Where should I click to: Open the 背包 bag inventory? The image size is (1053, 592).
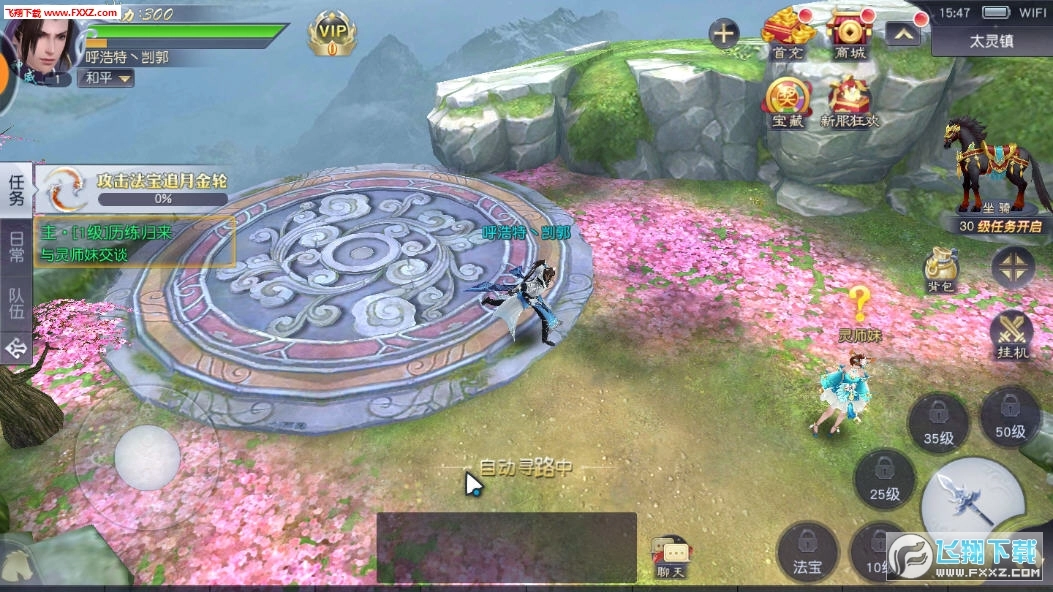[x=940, y=268]
